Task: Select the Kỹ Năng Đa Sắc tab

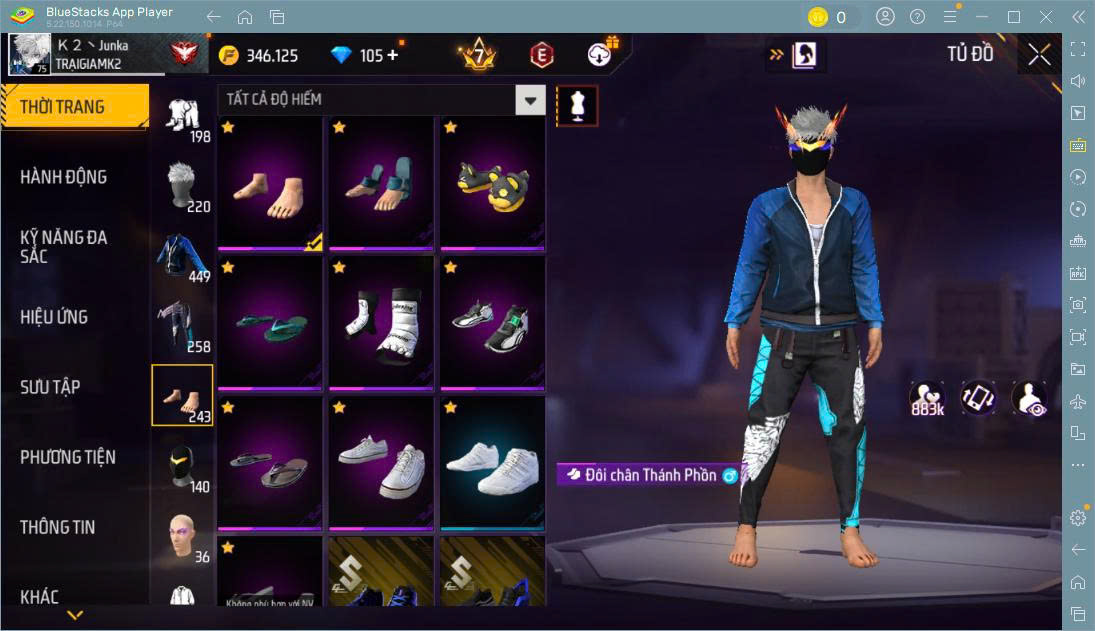Action: tap(64, 247)
